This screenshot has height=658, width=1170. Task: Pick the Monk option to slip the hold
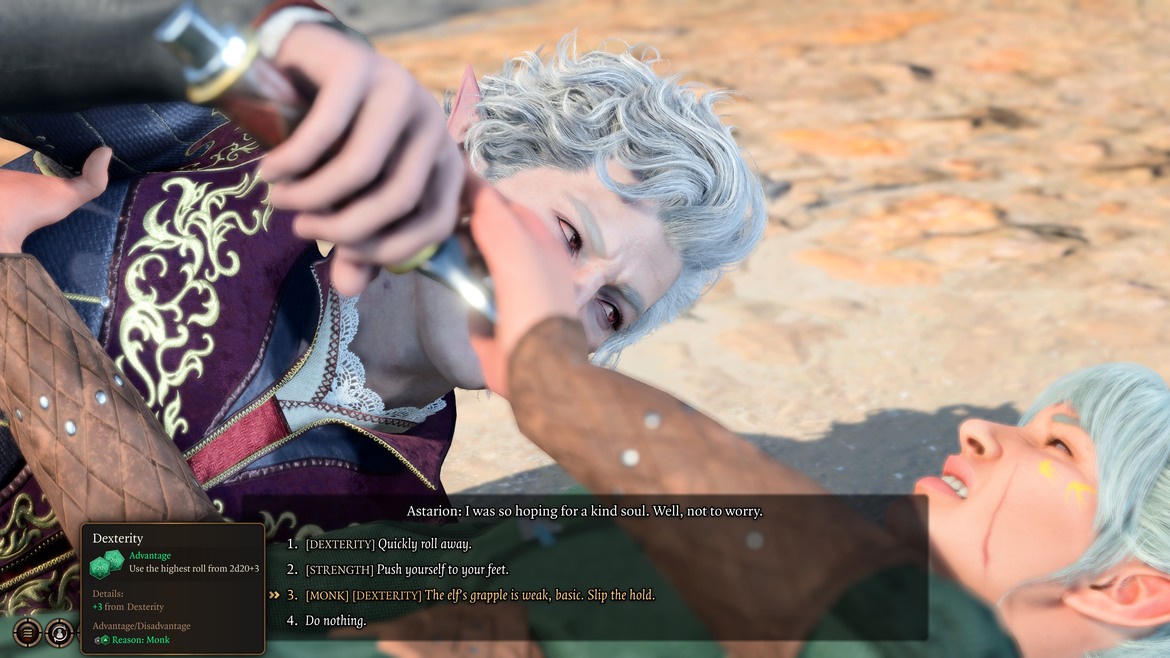coord(479,595)
